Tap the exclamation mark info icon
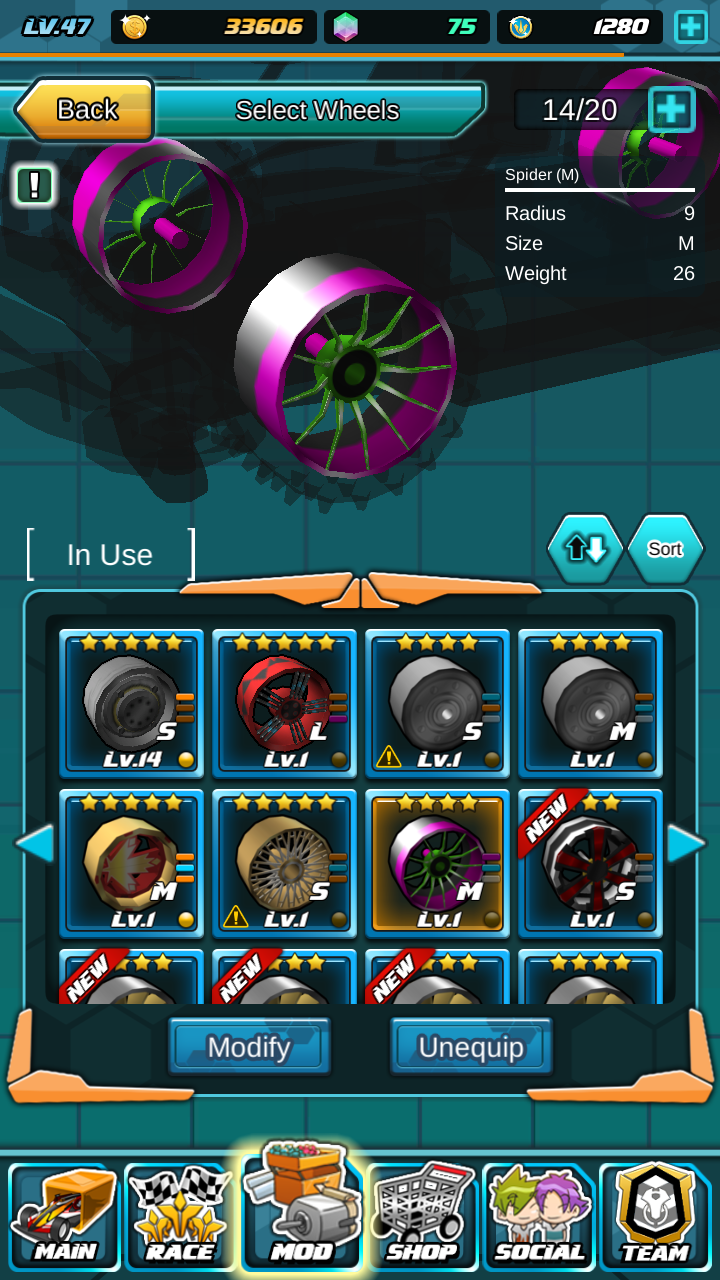This screenshot has width=720, height=1280. point(35,185)
